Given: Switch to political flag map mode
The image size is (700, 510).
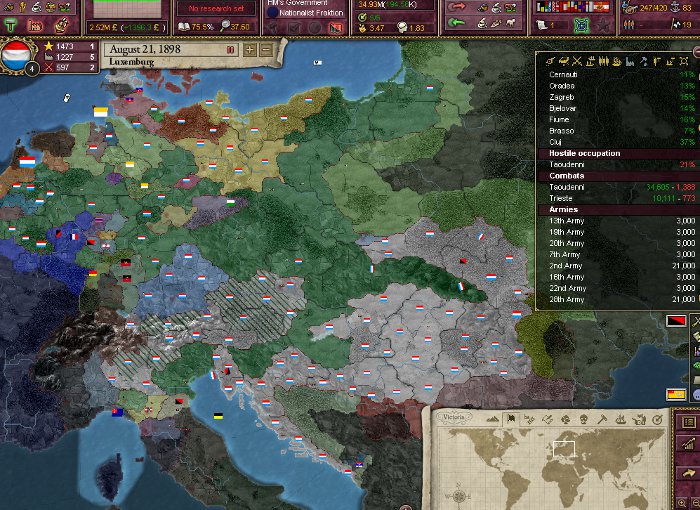Looking at the screenshot, I should click(x=510, y=419).
